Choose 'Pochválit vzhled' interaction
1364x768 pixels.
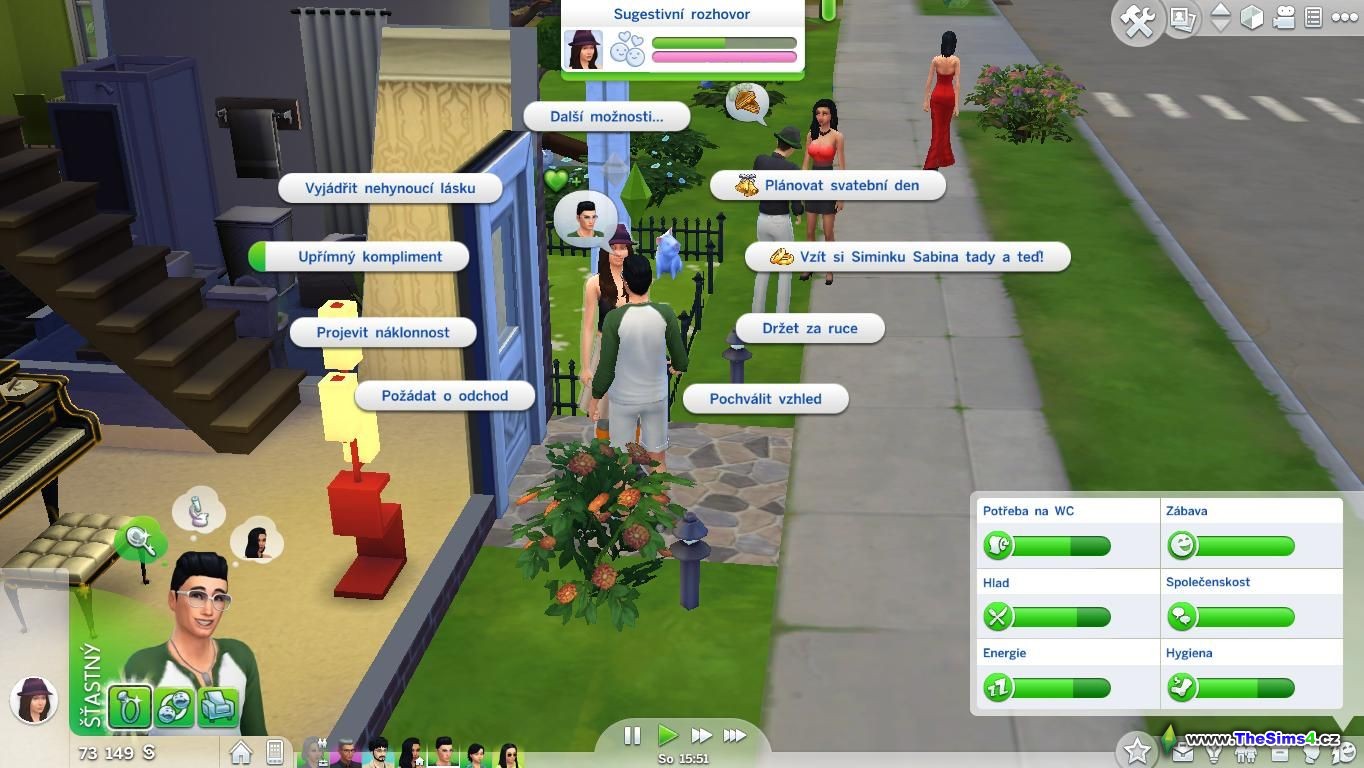tap(765, 399)
